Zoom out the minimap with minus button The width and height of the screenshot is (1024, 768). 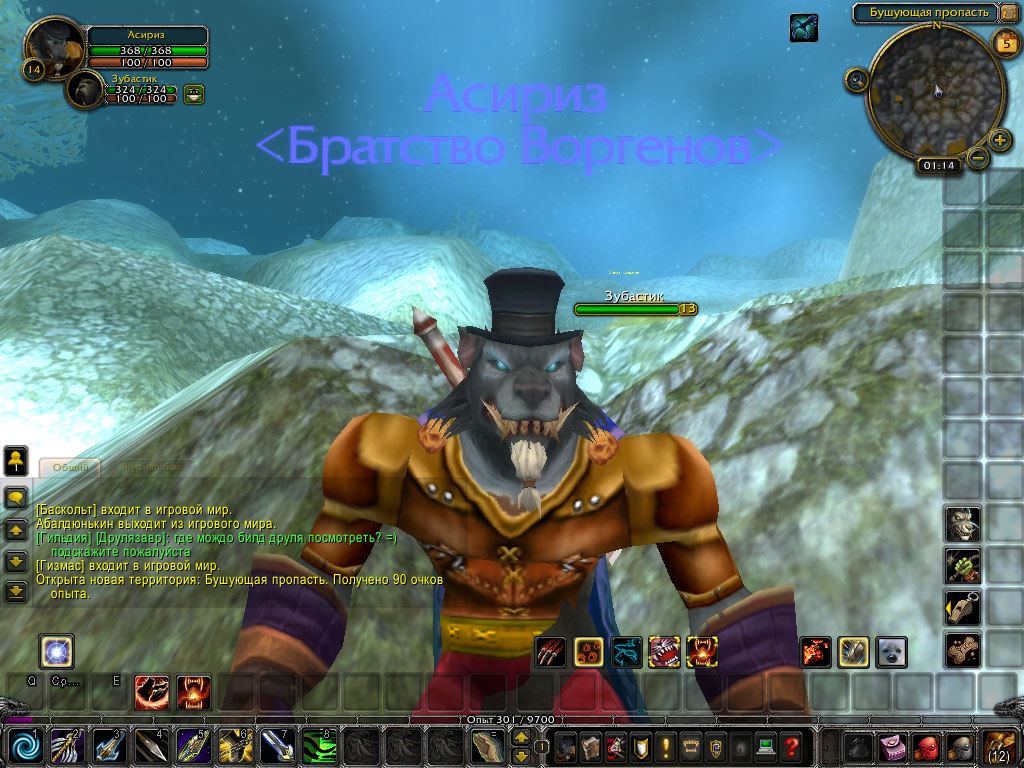978,158
